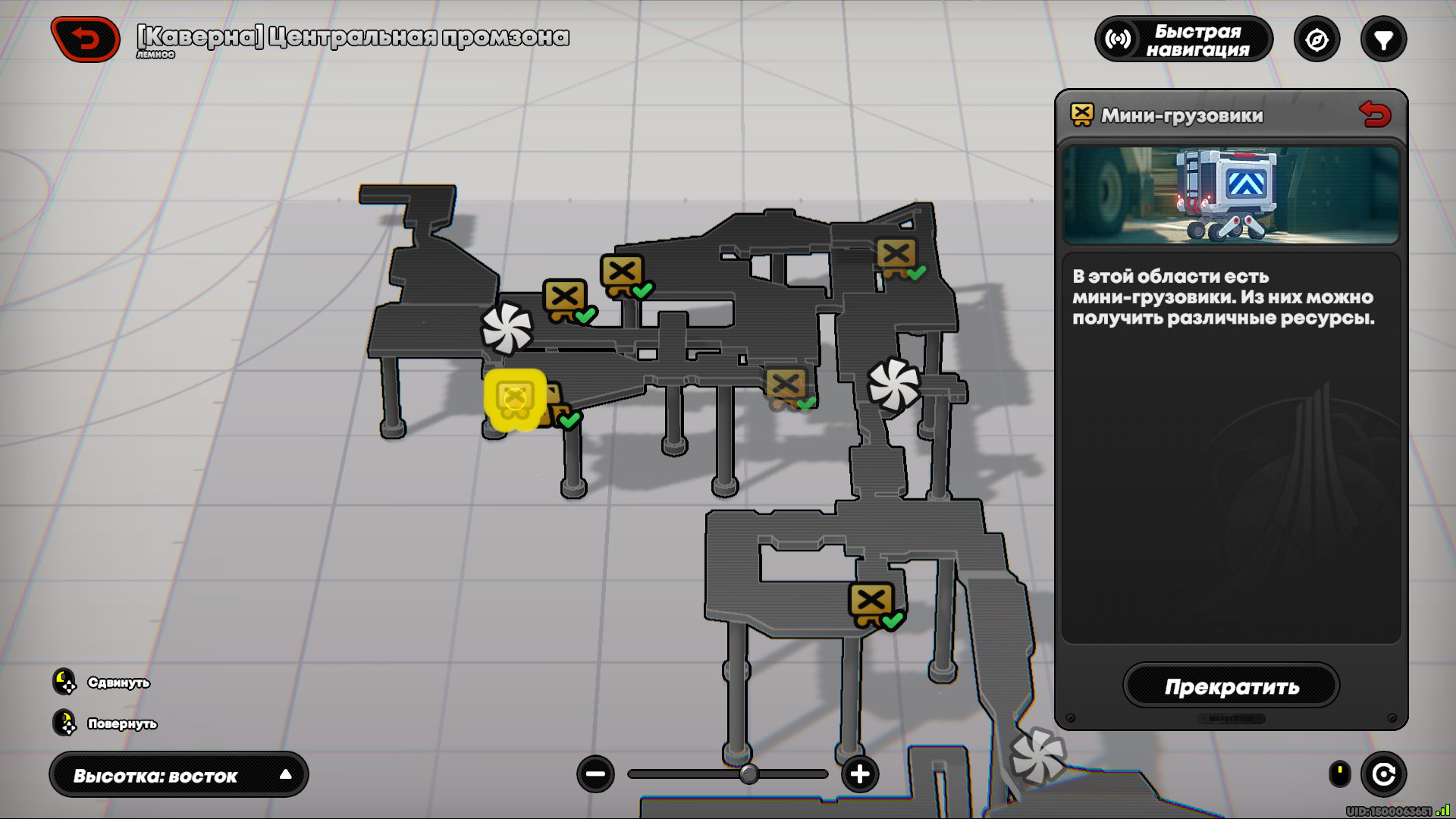Zoom in the map with plus button
This screenshot has height=819, width=1456.
(860, 774)
